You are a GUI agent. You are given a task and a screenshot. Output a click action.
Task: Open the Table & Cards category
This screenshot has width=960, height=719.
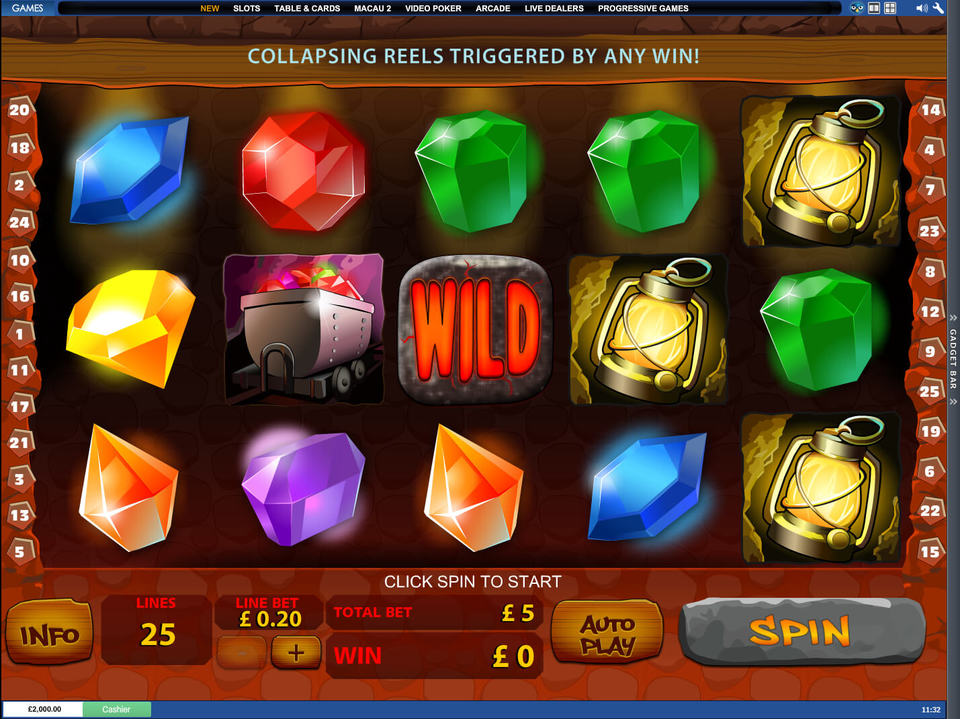point(307,8)
